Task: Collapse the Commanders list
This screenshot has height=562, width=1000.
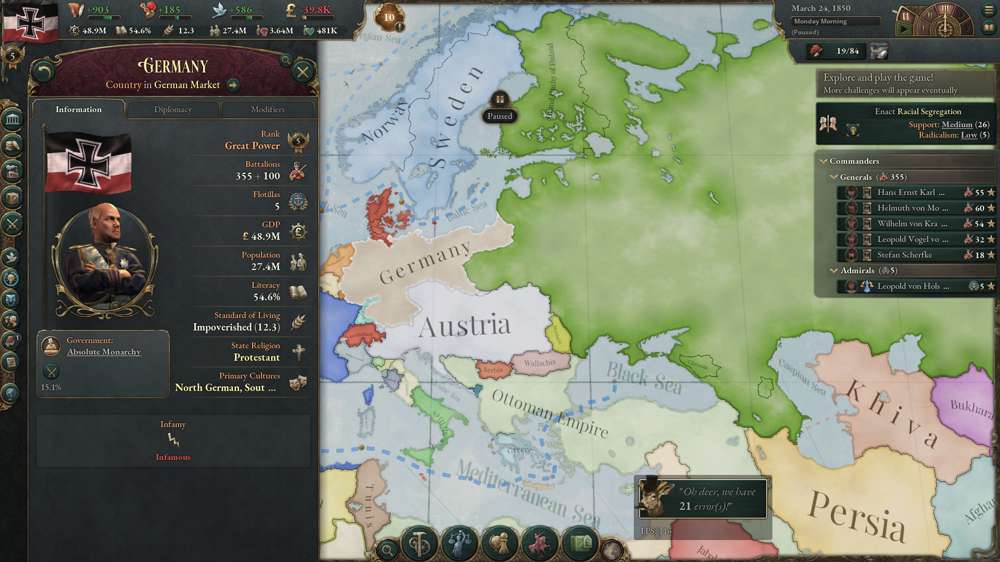Action: (824, 161)
